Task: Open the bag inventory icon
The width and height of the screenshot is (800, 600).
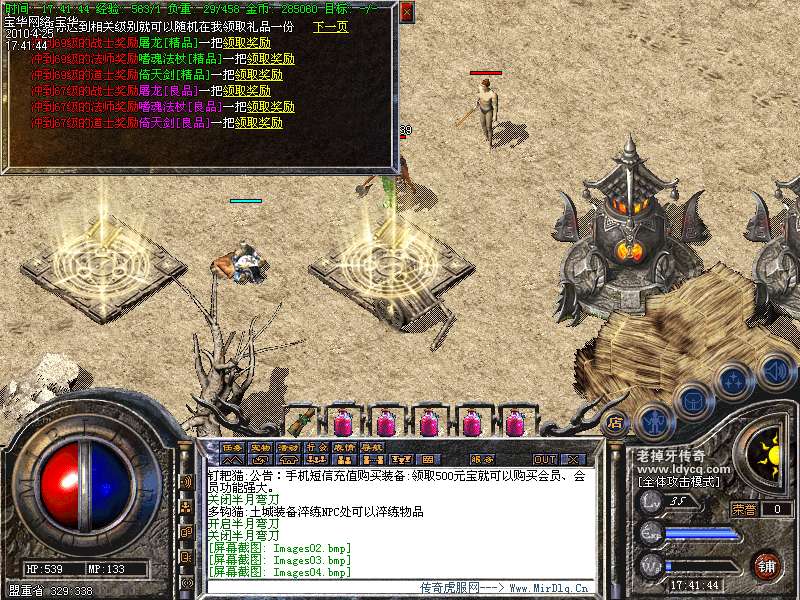Action: coord(693,401)
